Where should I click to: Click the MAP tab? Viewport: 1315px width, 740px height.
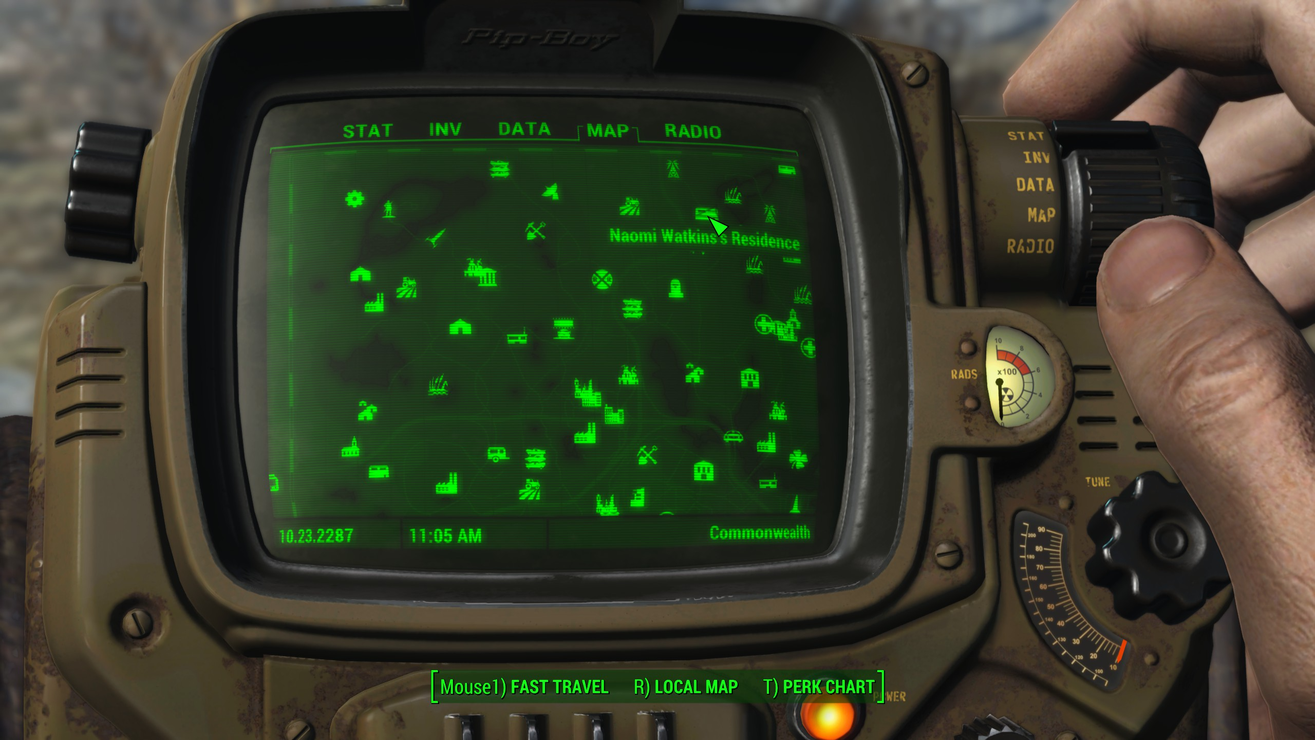(x=607, y=131)
